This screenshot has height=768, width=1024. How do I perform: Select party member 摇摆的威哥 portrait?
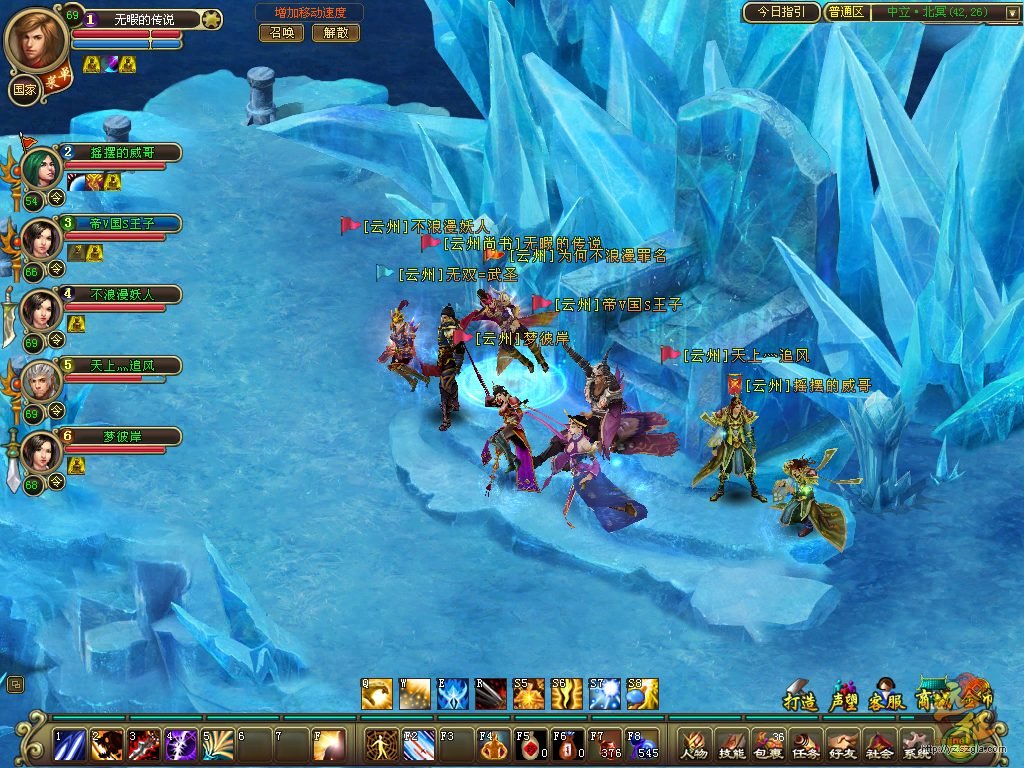[42, 166]
